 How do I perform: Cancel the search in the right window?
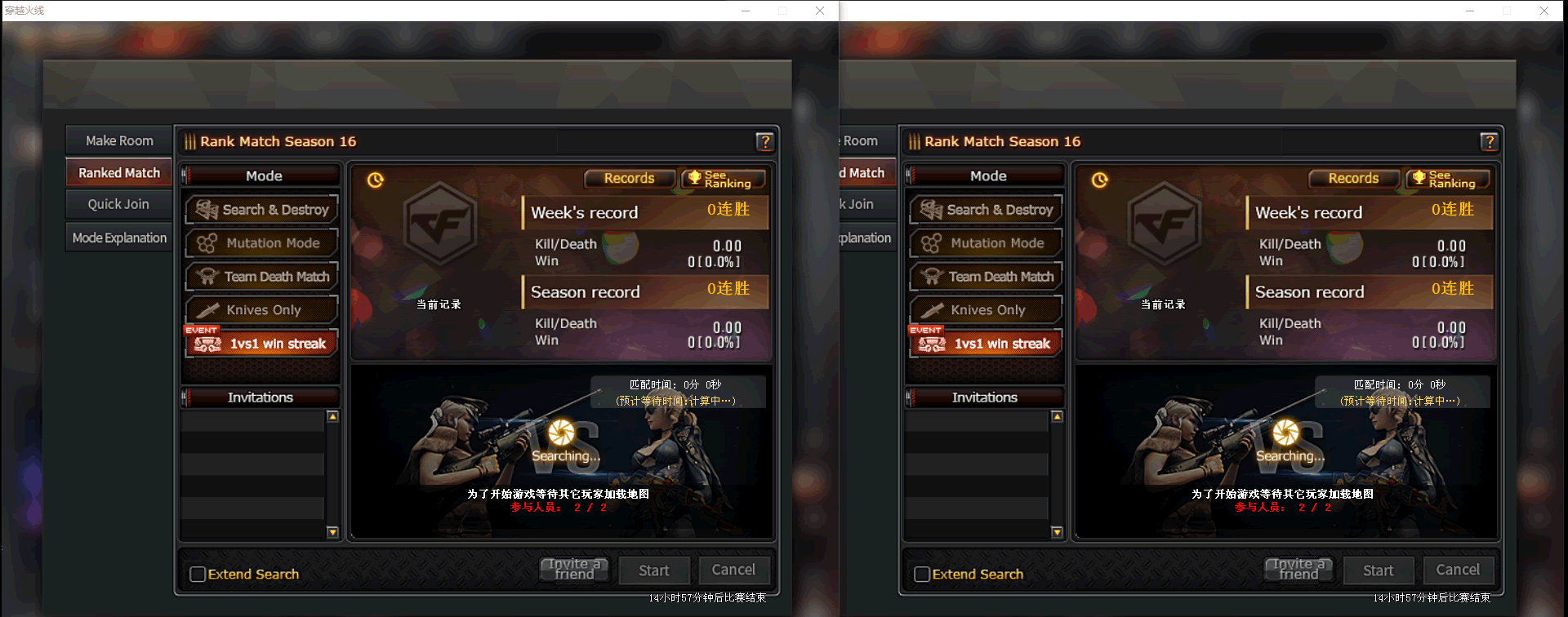tap(1458, 570)
